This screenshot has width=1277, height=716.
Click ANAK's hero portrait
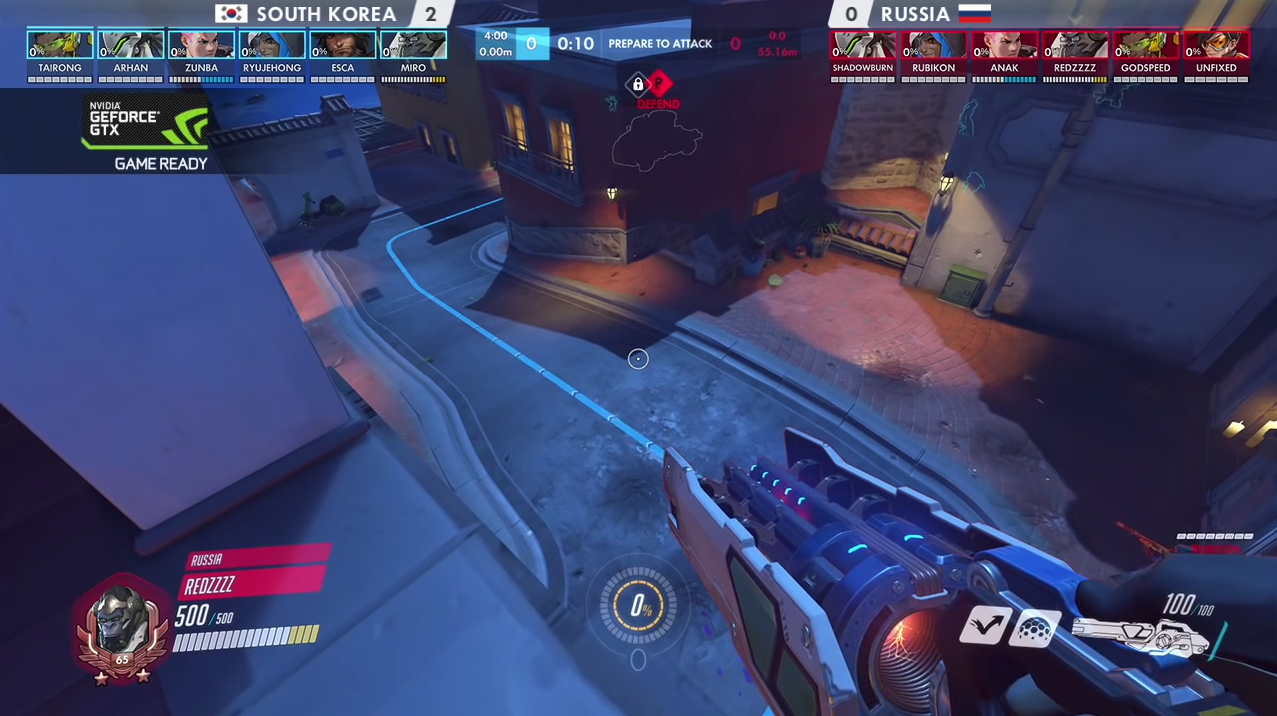point(1004,46)
